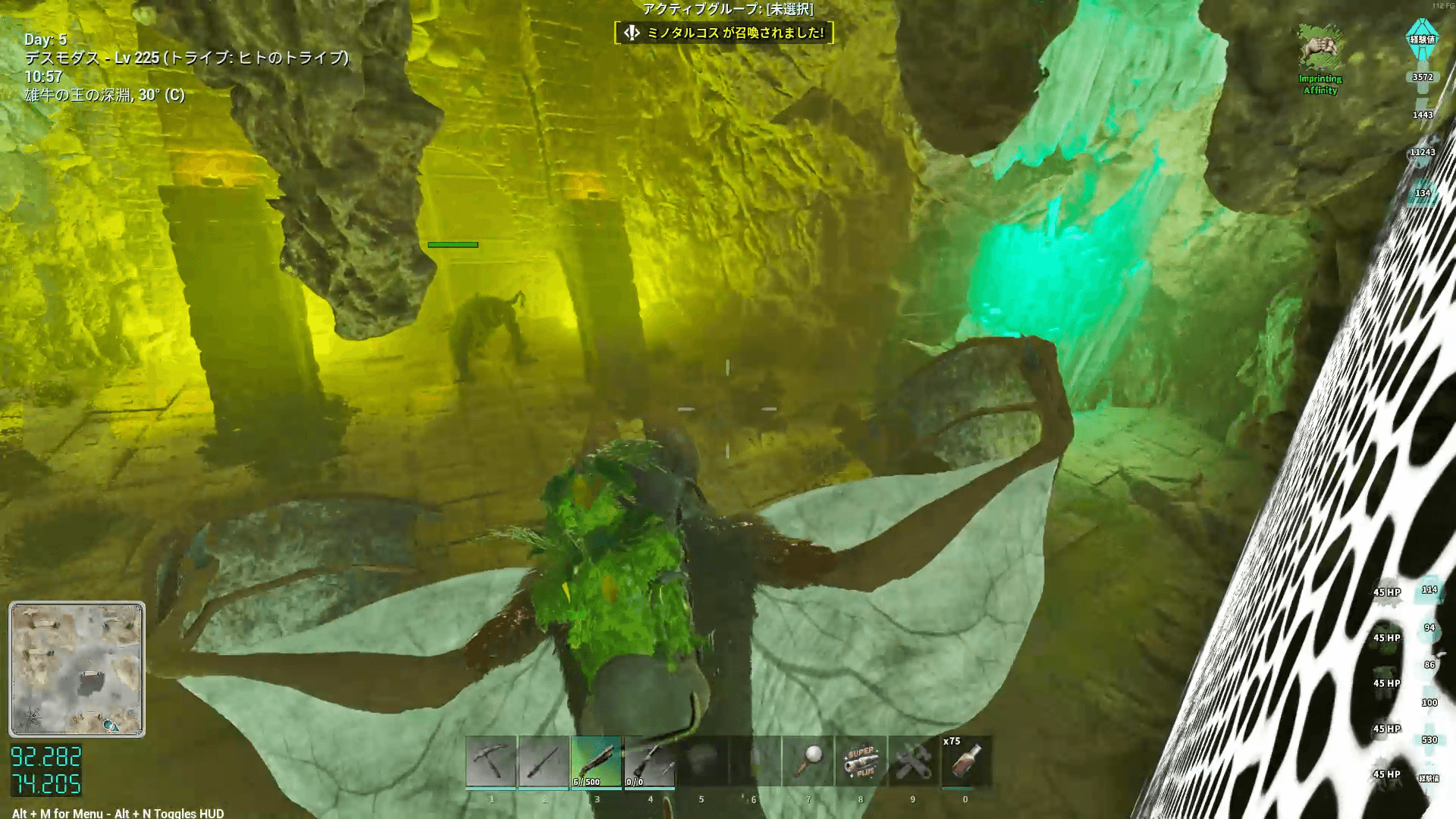The image size is (1456, 819).
Task: Select the pickaxe in hotbar slot 1
Action: tap(491, 761)
